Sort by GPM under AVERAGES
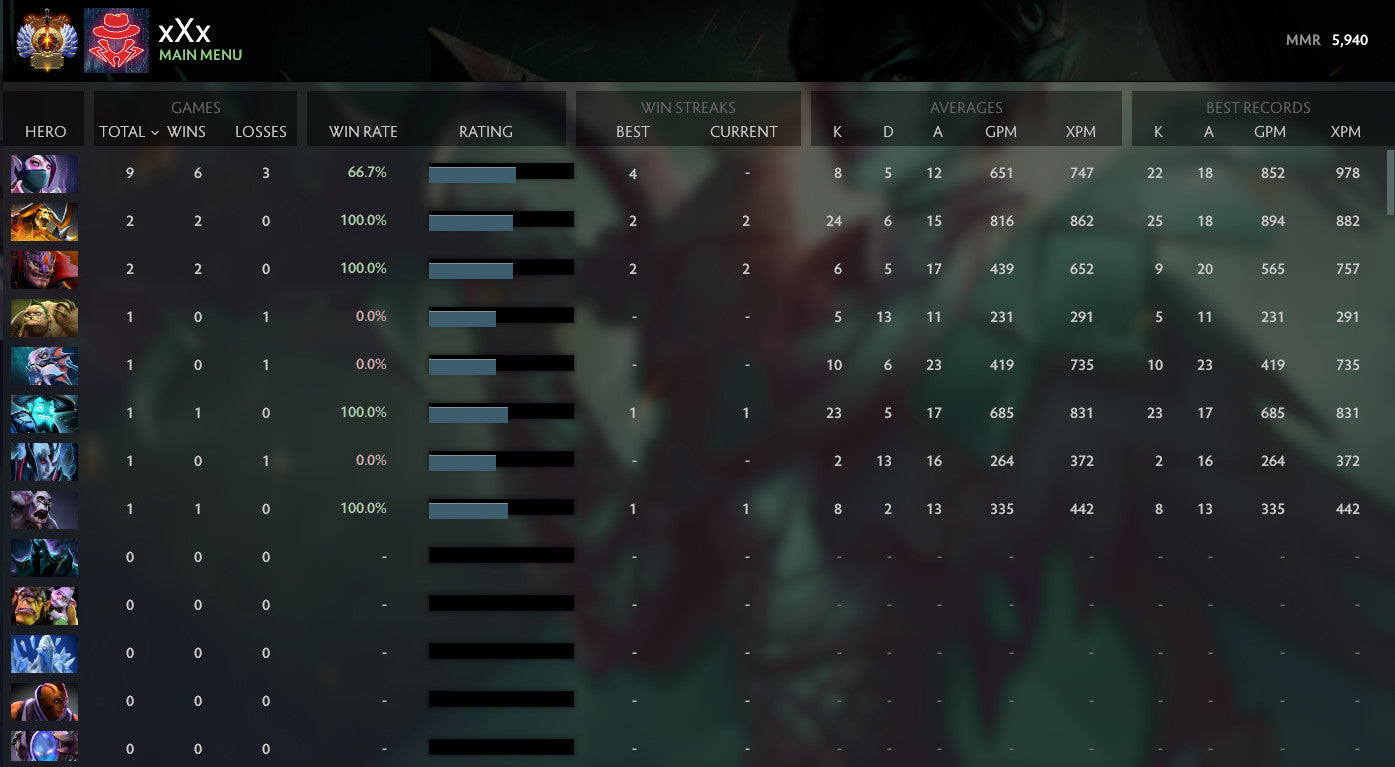This screenshot has width=1395, height=767. tap(1001, 131)
